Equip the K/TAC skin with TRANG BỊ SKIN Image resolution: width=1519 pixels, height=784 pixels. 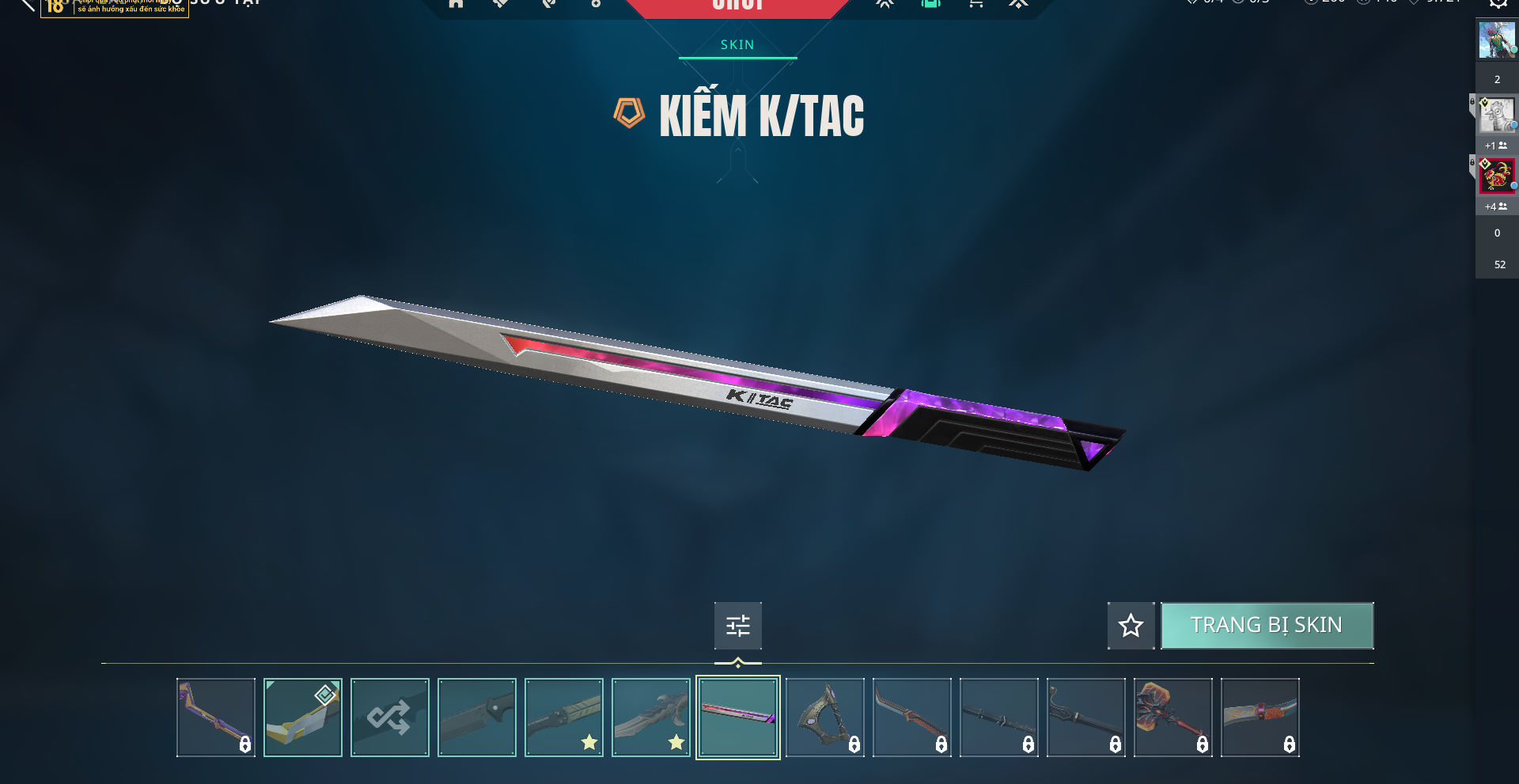[x=1267, y=626]
